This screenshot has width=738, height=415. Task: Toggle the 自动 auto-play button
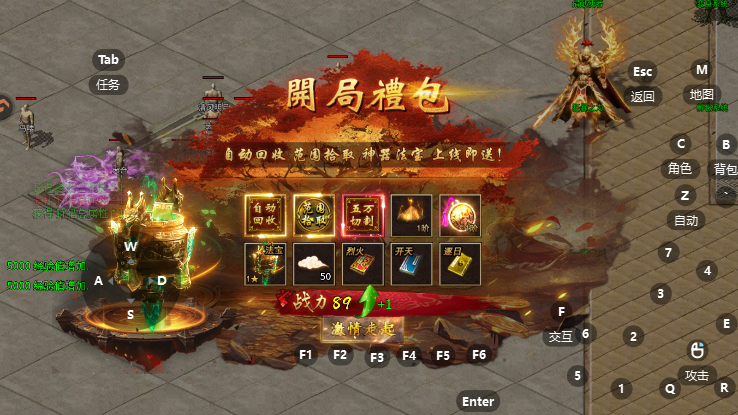(x=685, y=220)
